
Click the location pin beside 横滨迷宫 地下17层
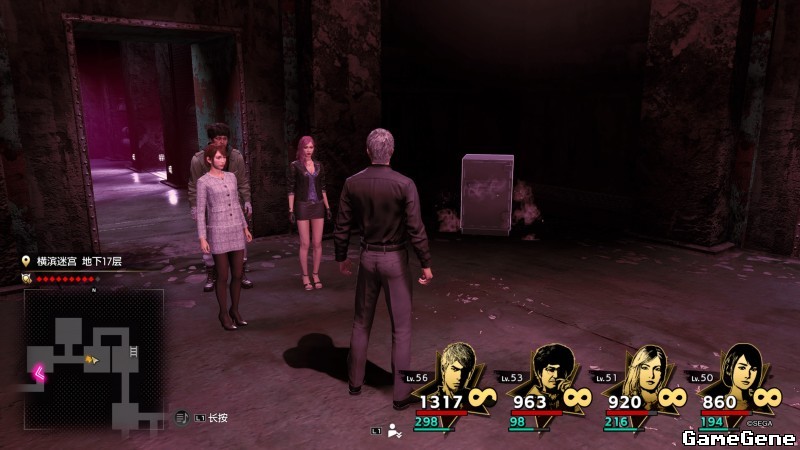27,261
